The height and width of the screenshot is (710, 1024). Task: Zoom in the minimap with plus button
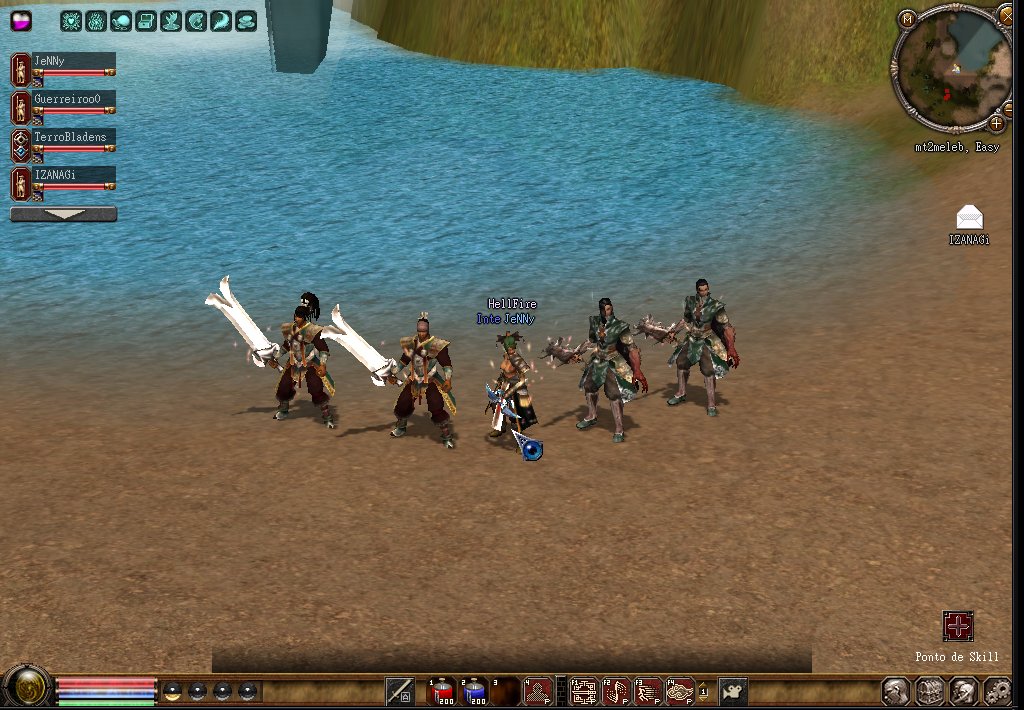coord(996,123)
